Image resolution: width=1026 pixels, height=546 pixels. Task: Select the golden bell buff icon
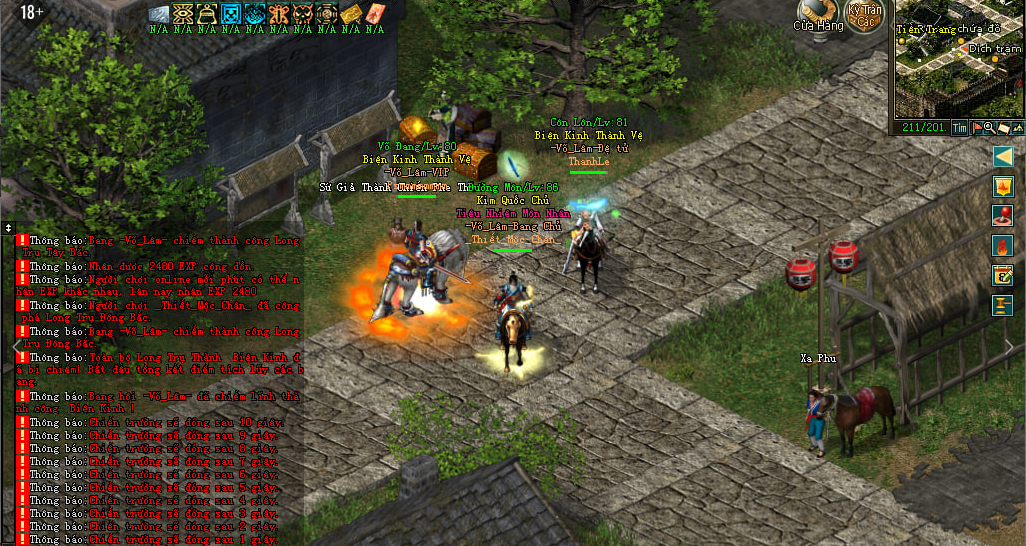[207, 14]
